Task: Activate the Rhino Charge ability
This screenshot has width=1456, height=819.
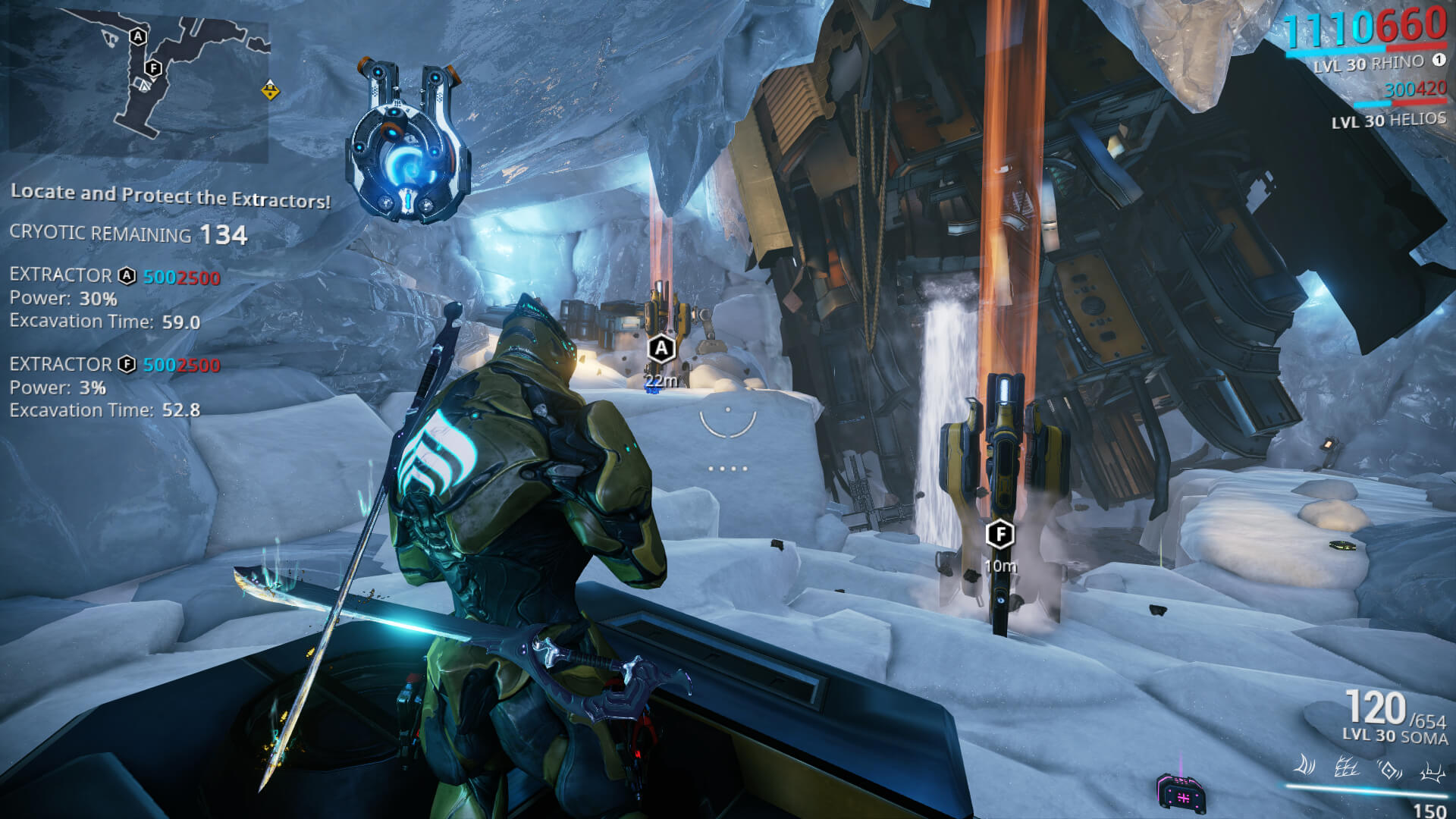Action: click(x=1304, y=766)
